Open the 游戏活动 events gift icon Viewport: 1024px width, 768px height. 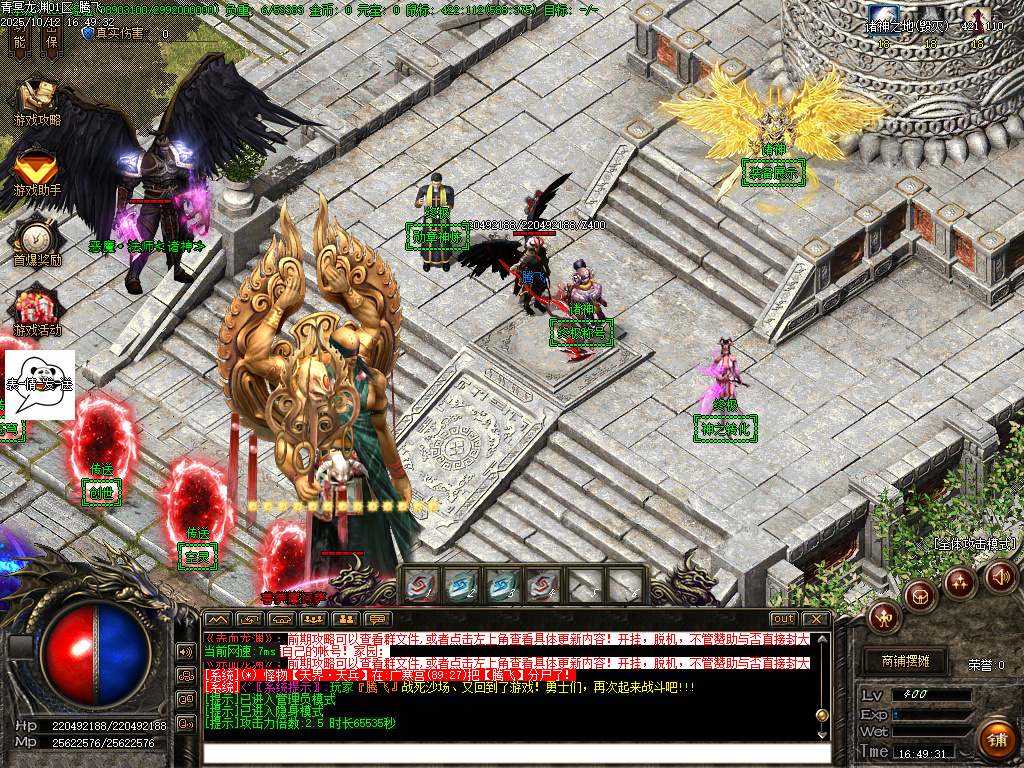(37, 310)
